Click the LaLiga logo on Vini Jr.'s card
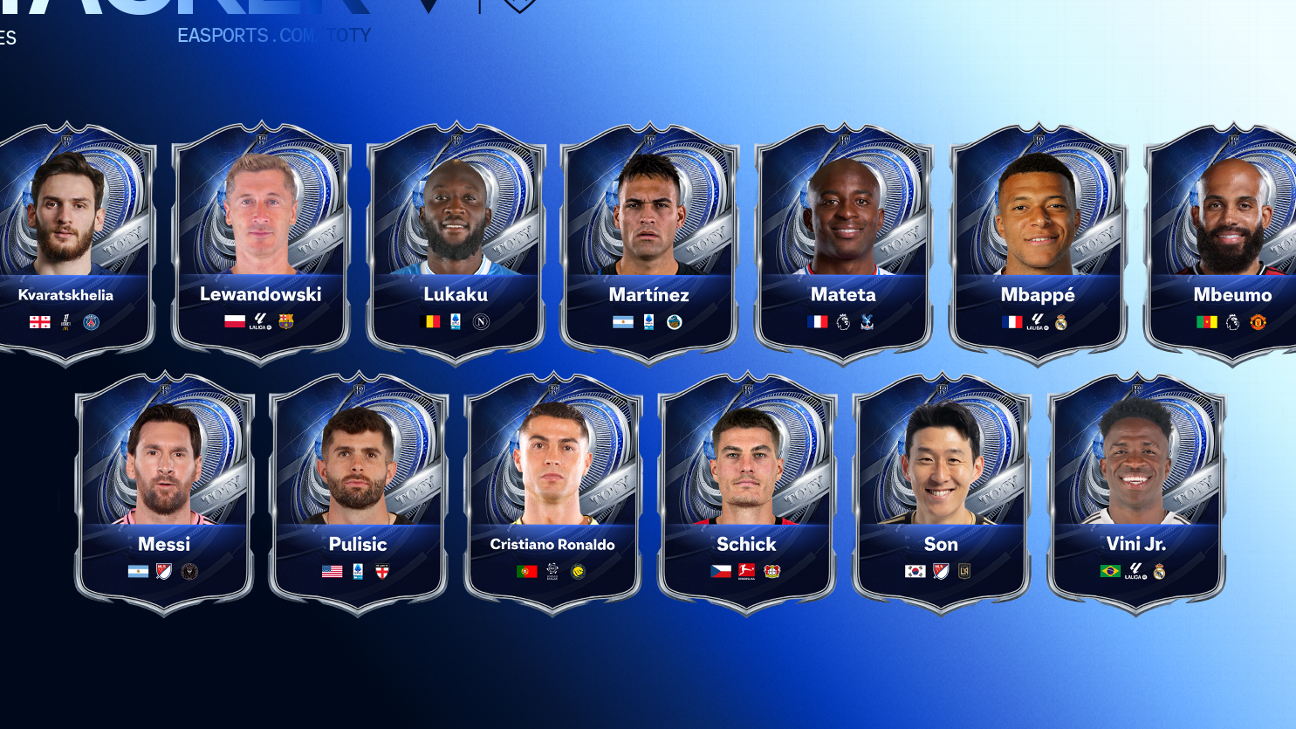 [1136, 572]
